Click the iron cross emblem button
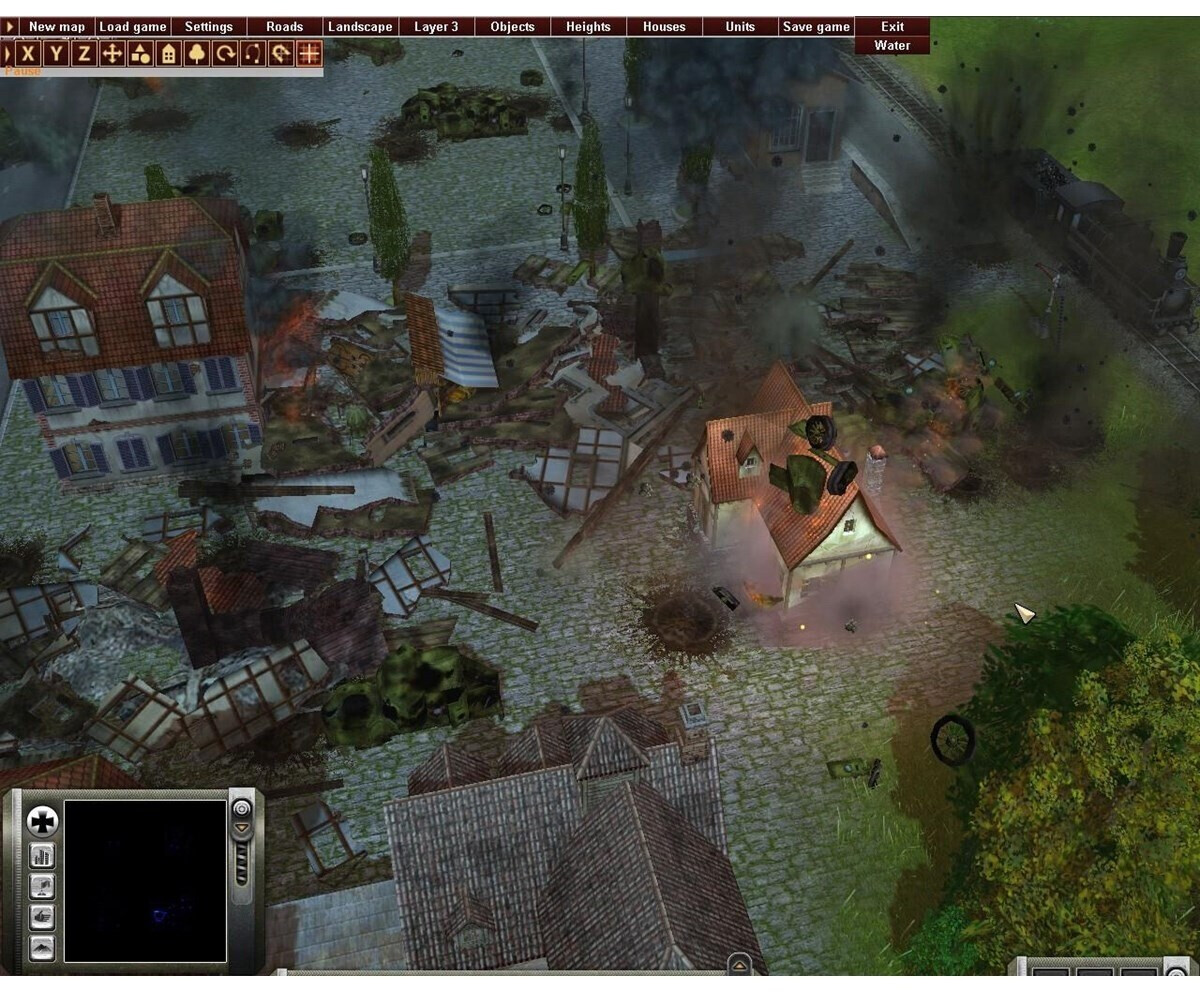This screenshot has width=1200, height=992. [x=42, y=822]
